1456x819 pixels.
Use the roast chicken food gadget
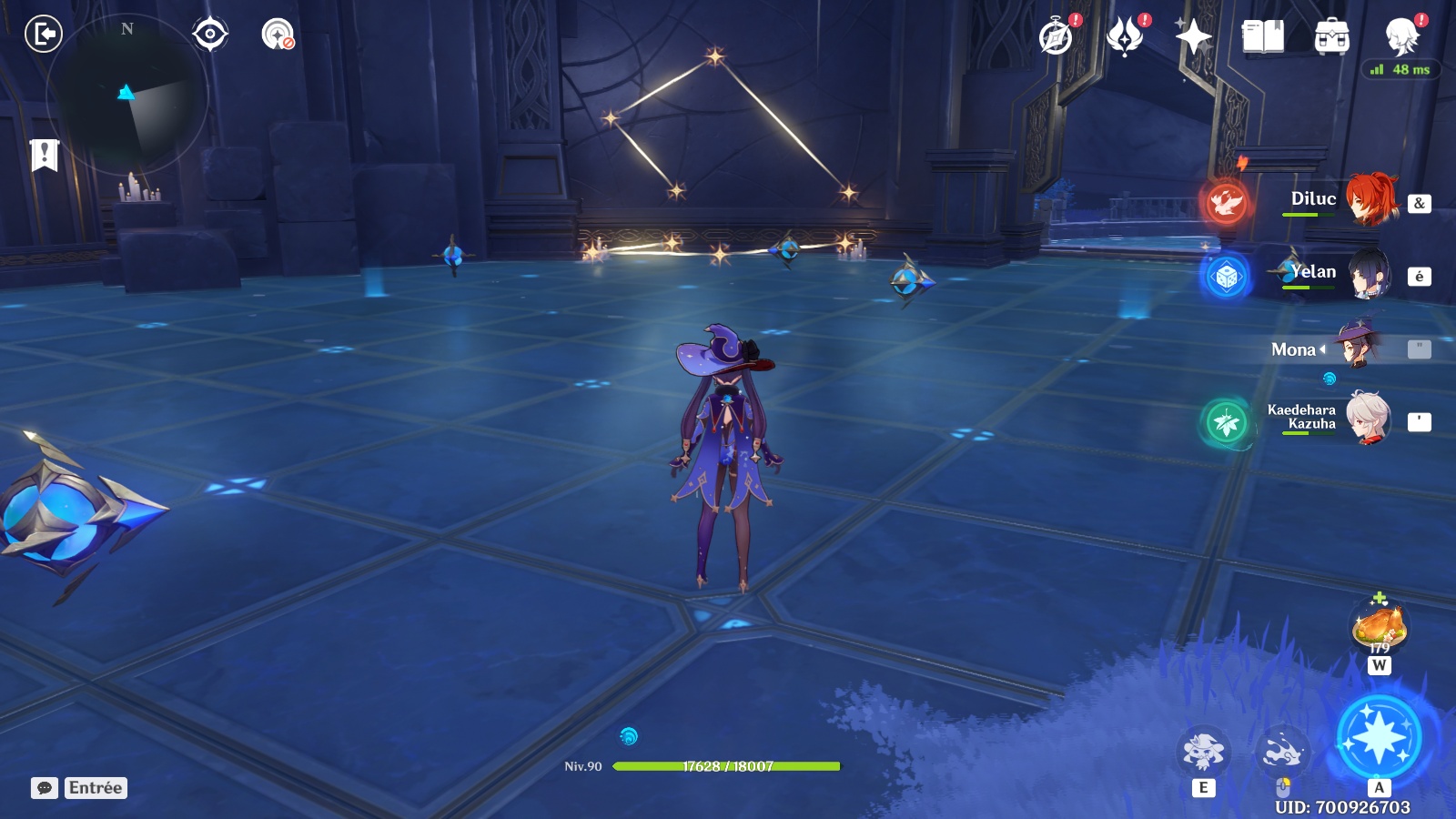pos(1379,627)
